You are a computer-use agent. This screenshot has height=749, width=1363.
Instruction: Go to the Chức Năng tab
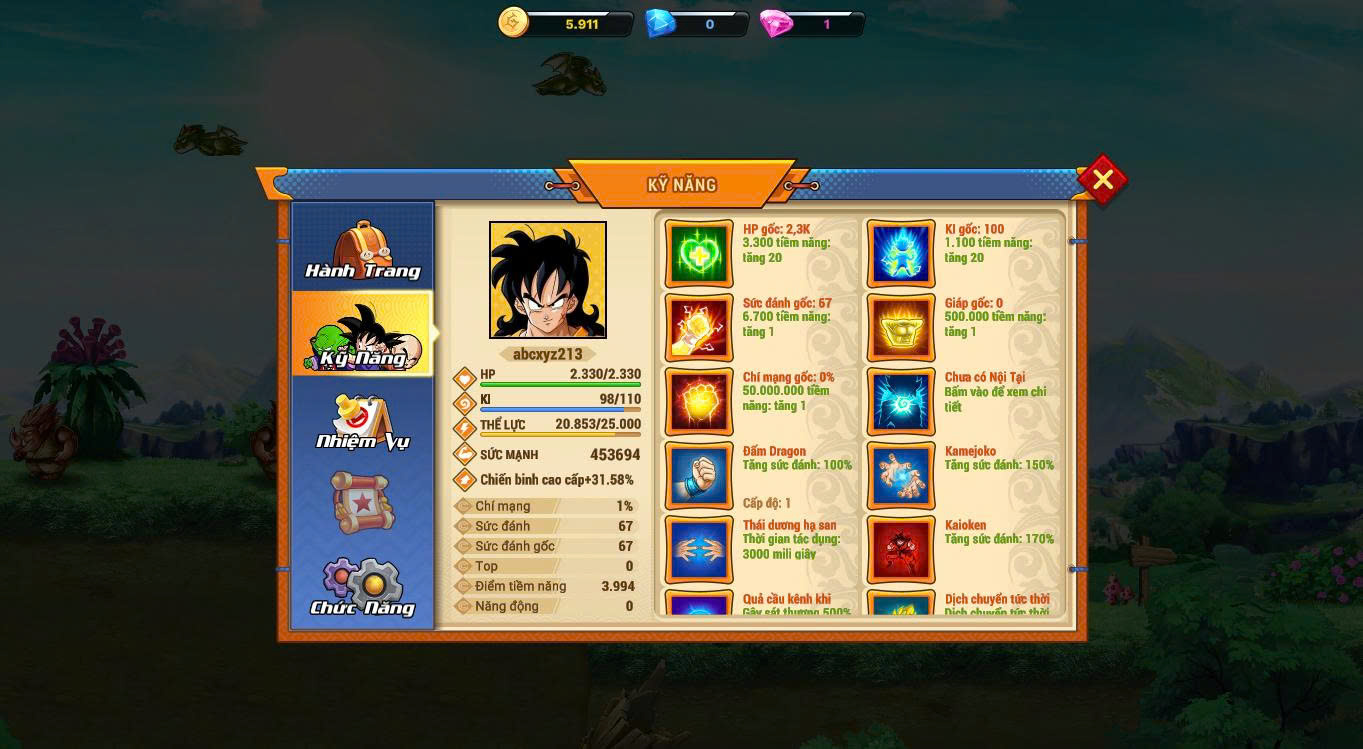(362, 588)
